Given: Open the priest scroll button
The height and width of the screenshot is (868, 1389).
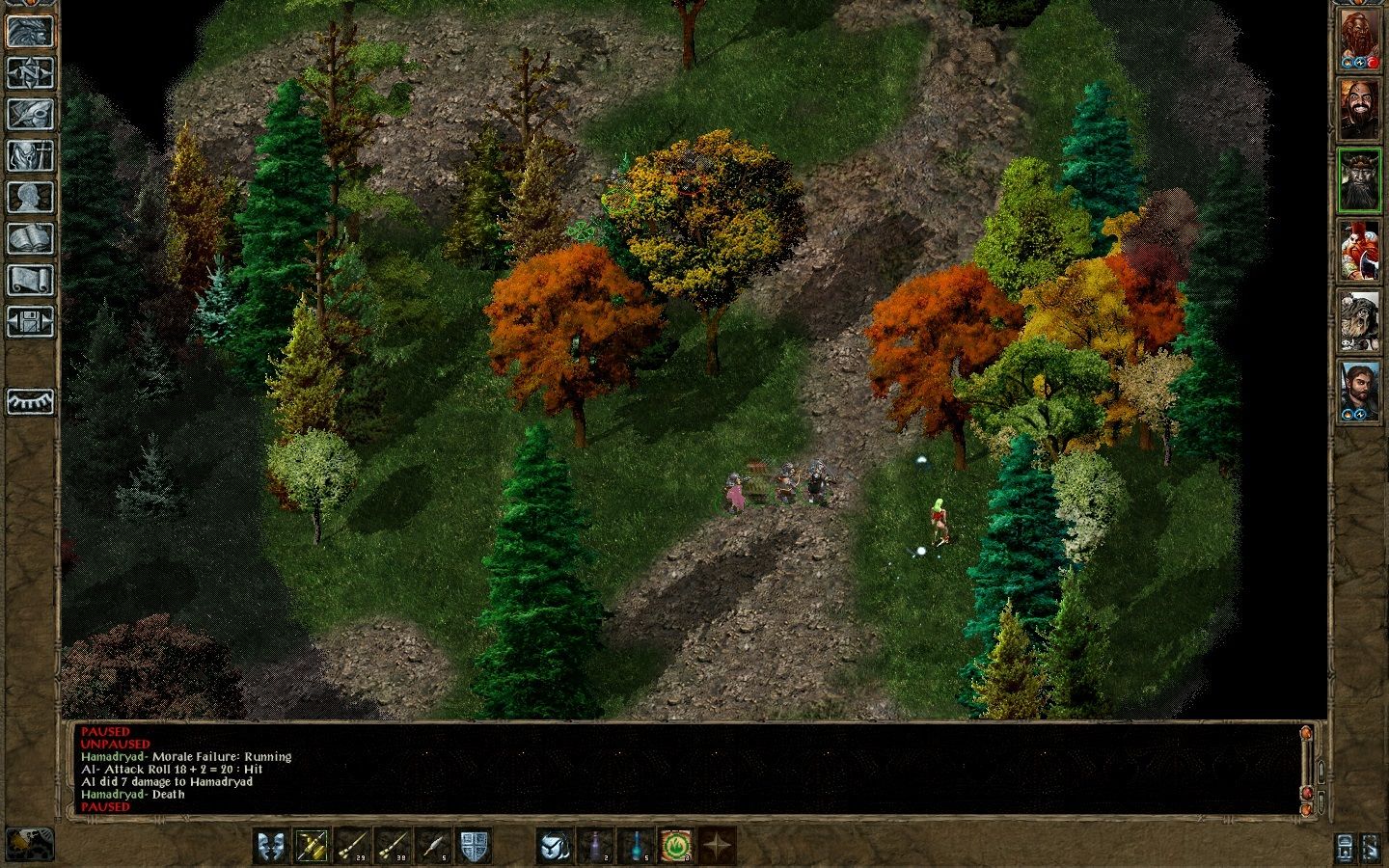Looking at the screenshot, I should click(x=30, y=280).
